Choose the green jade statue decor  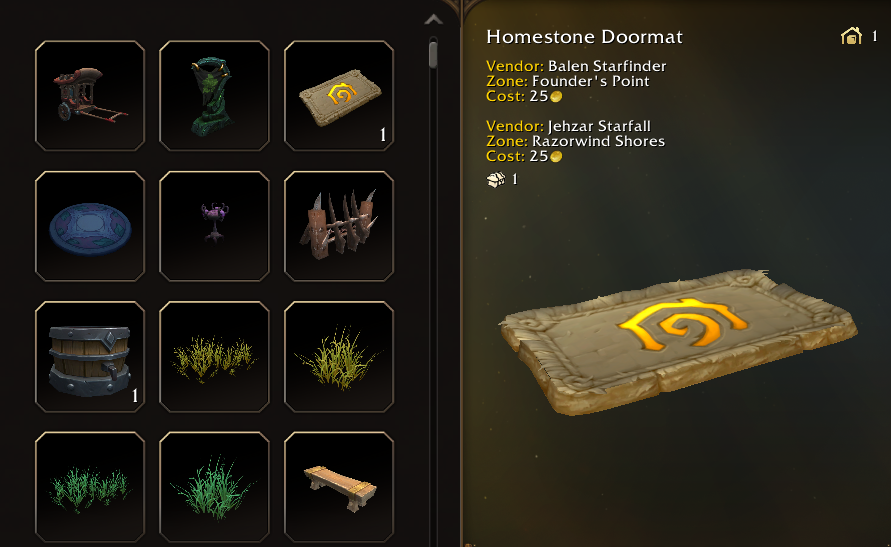pos(214,96)
